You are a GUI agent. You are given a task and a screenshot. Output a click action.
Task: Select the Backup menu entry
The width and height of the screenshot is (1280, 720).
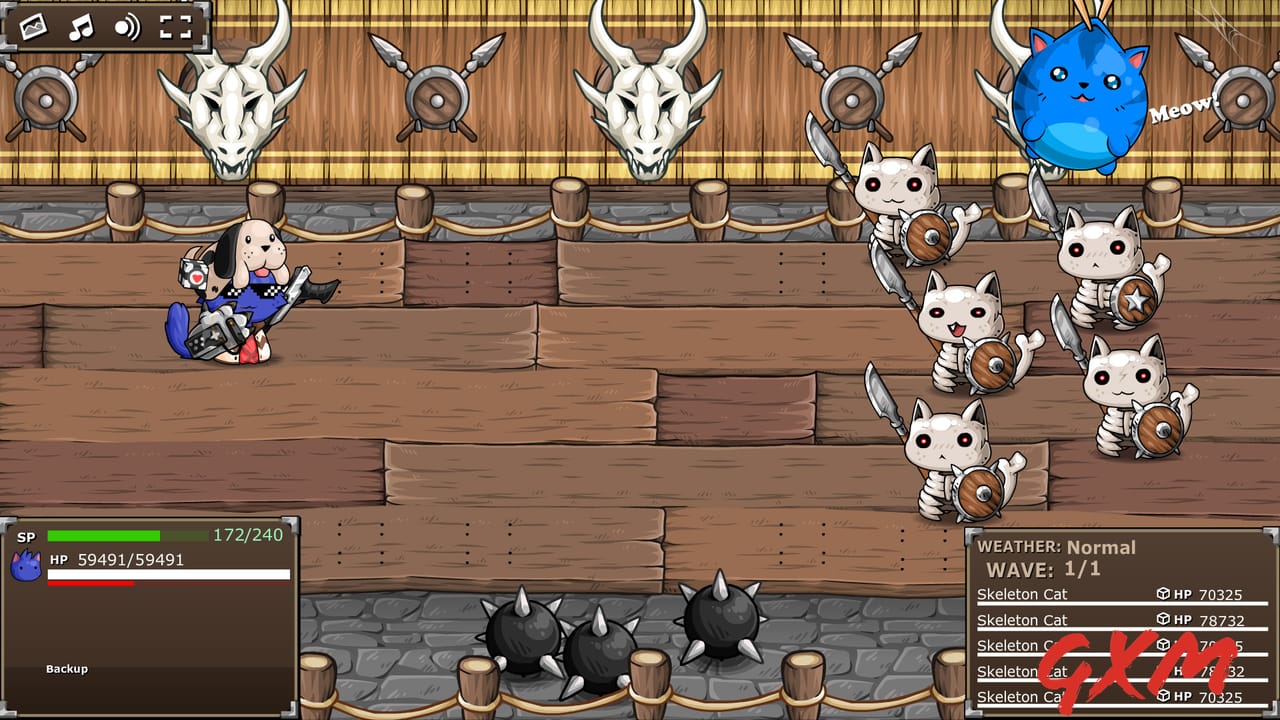coord(65,670)
